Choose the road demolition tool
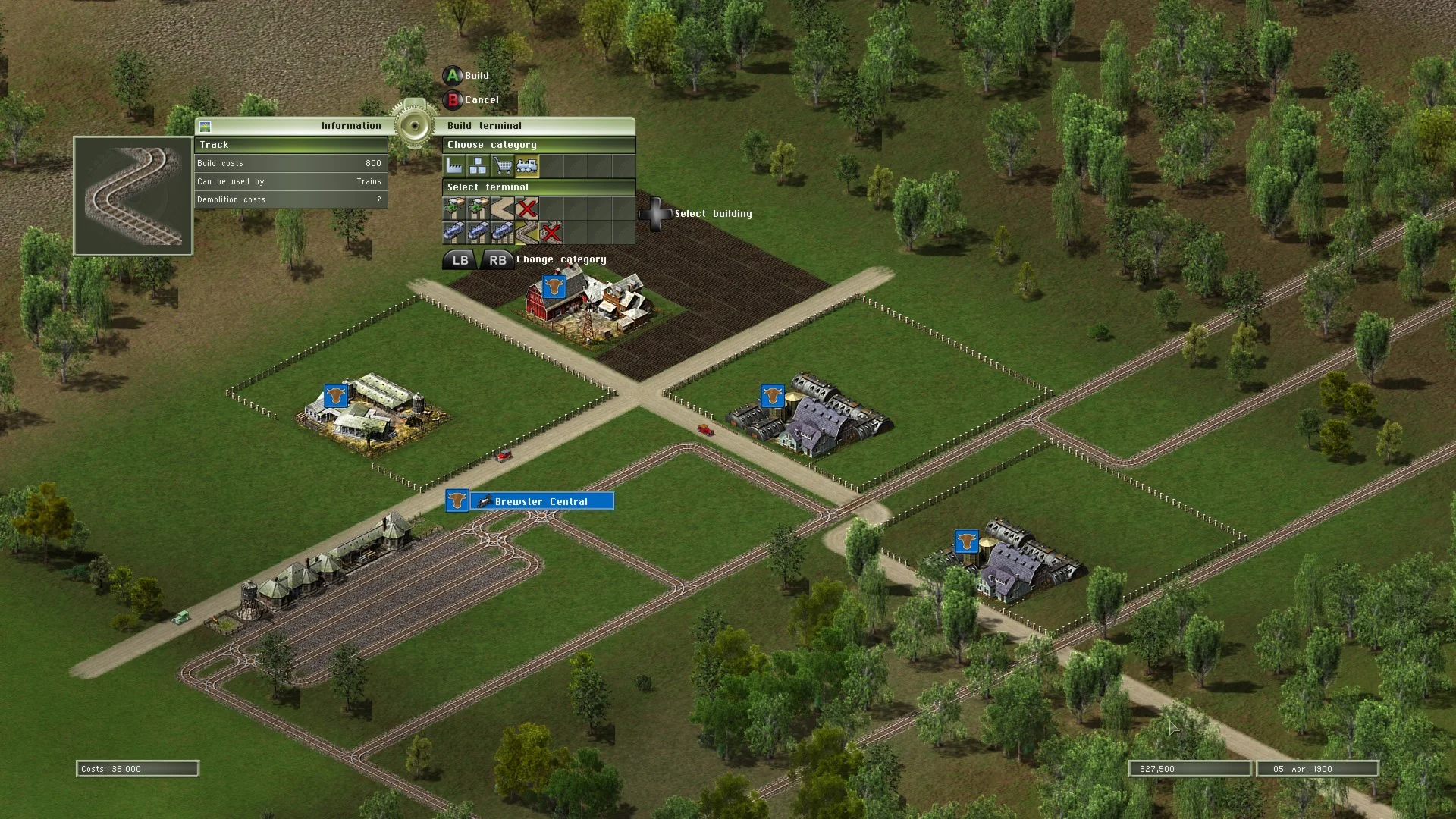The width and height of the screenshot is (1456, 819). (x=527, y=208)
